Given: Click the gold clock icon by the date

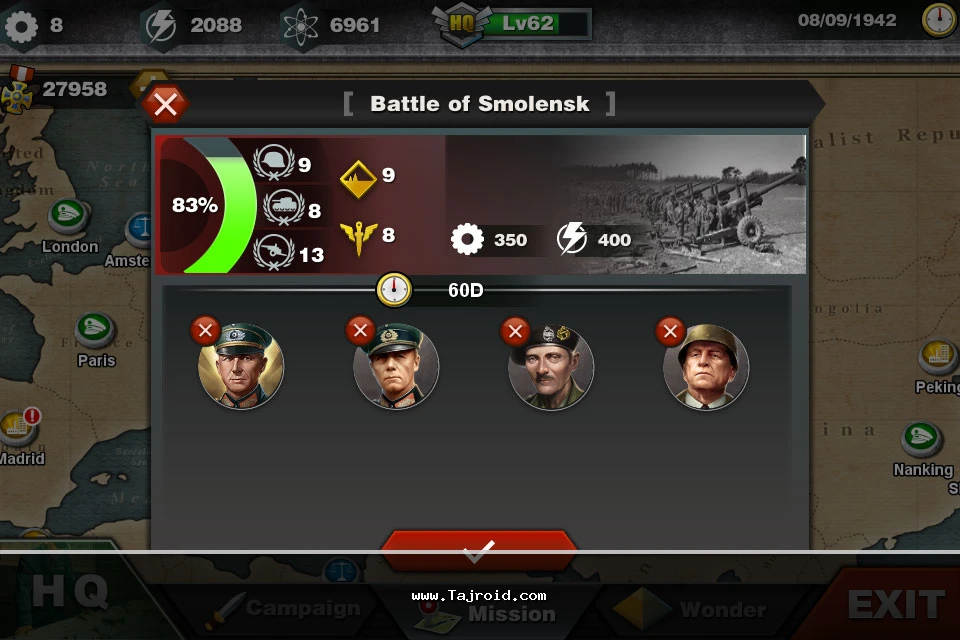Looking at the screenshot, I should click(x=938, y=20).
